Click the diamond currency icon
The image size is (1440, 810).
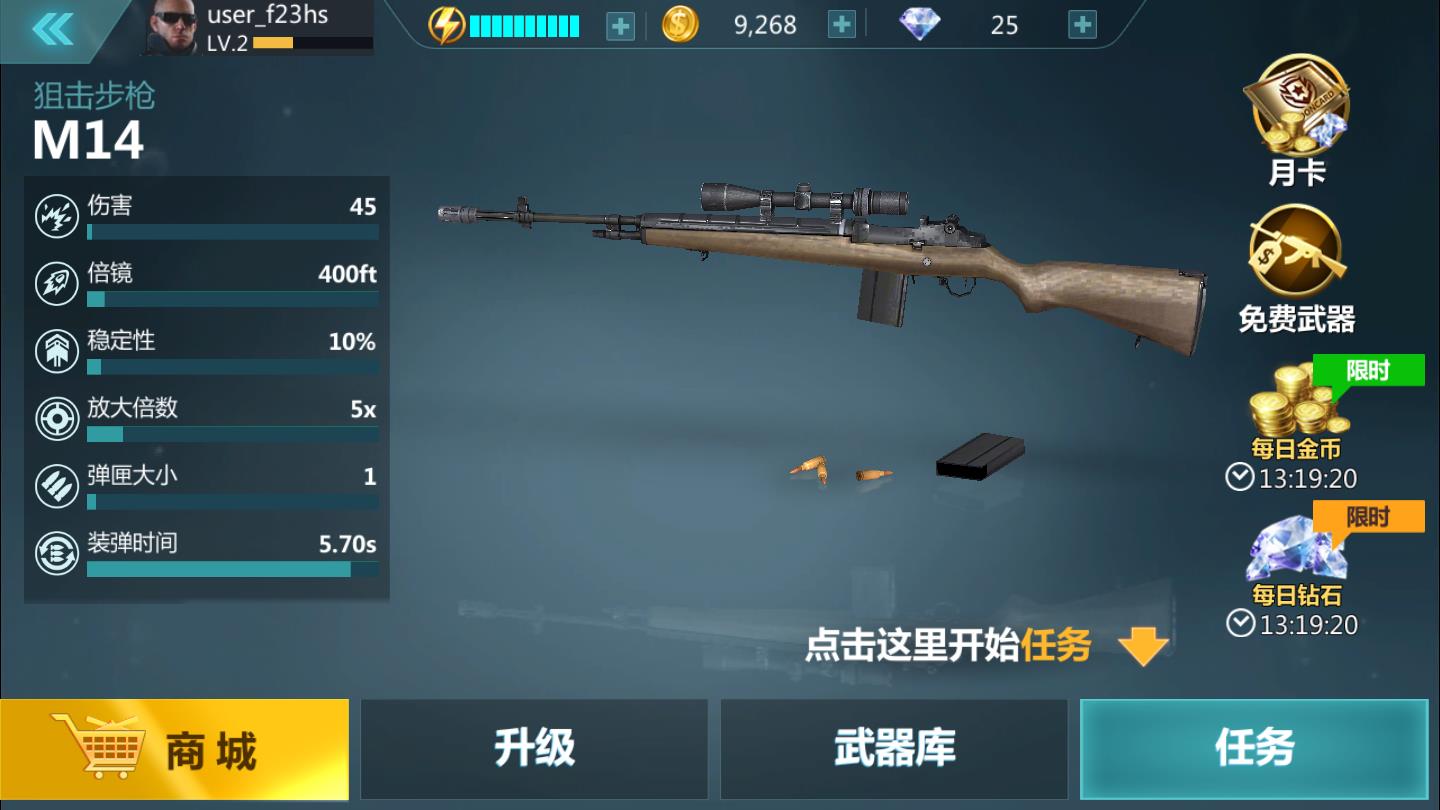tap(921, 25)
